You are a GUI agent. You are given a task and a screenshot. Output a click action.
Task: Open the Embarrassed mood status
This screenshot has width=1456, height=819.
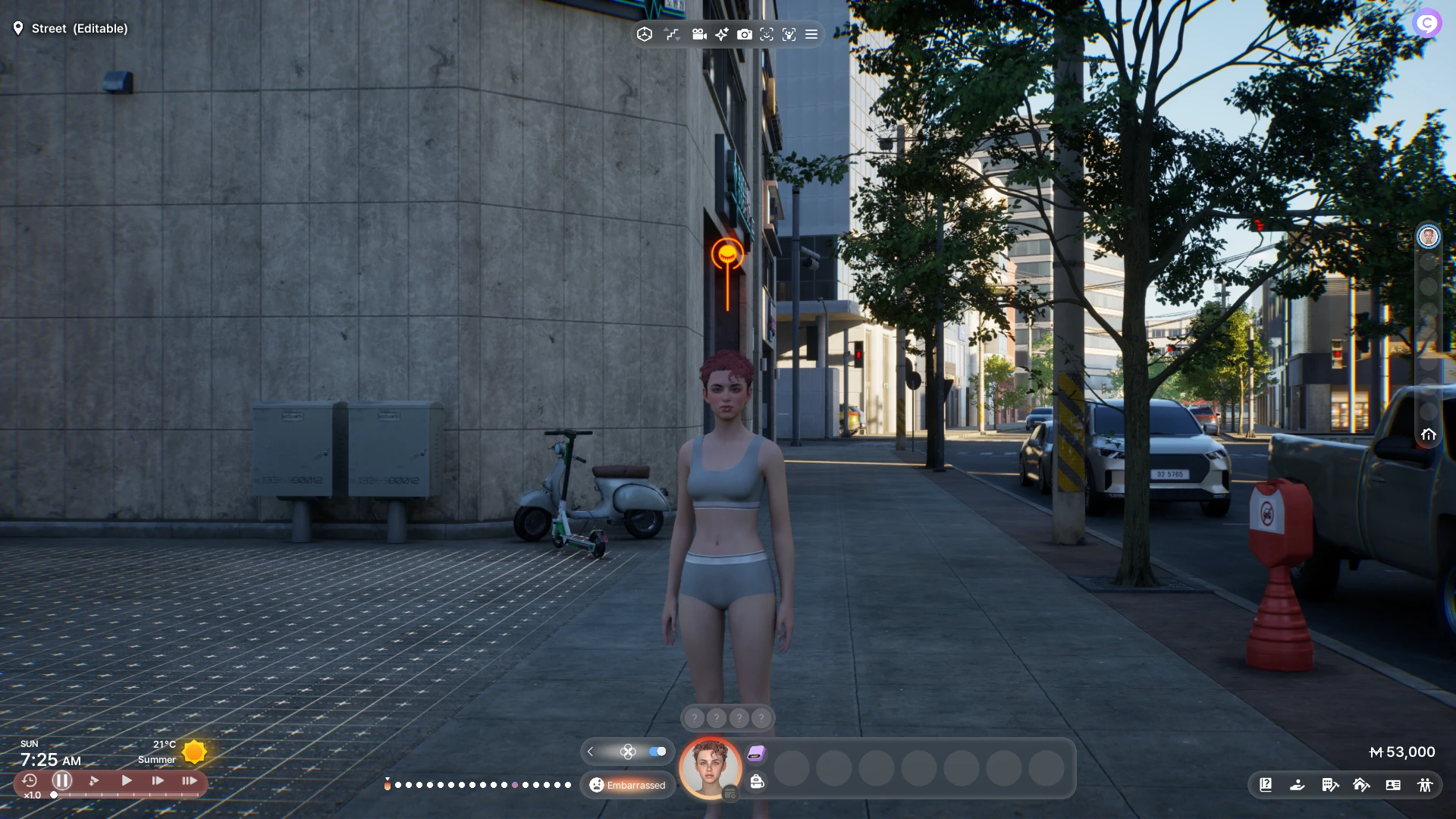[x=628, y=785]
